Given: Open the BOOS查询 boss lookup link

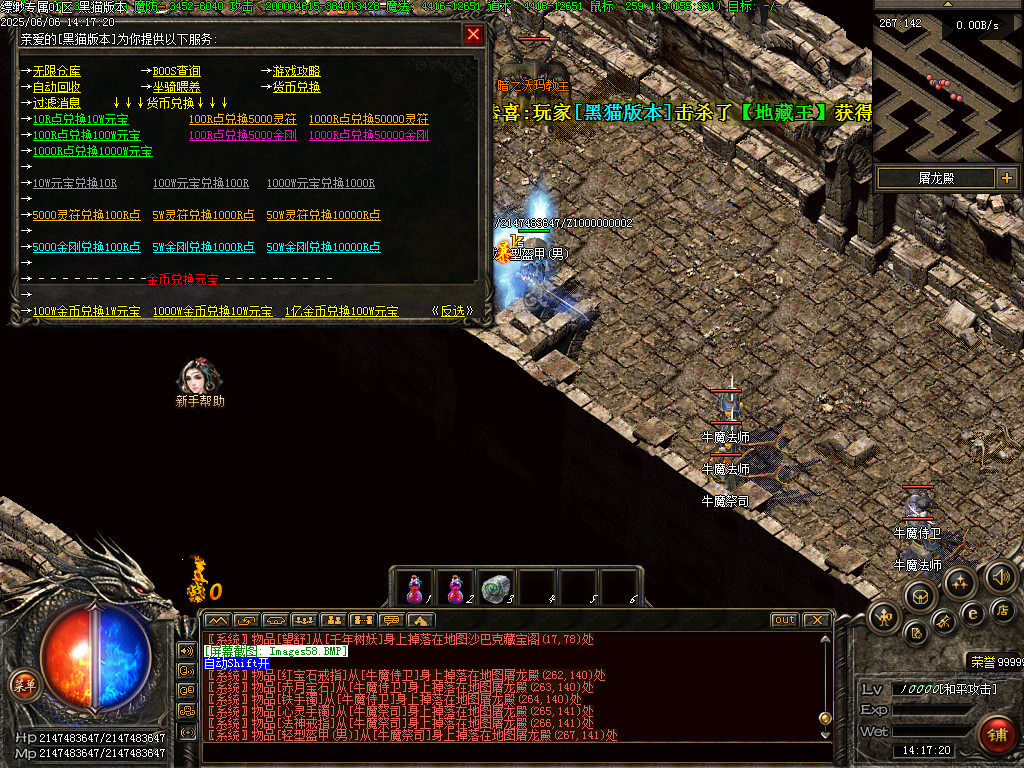Looking at the screenshot, I should 176,71.
